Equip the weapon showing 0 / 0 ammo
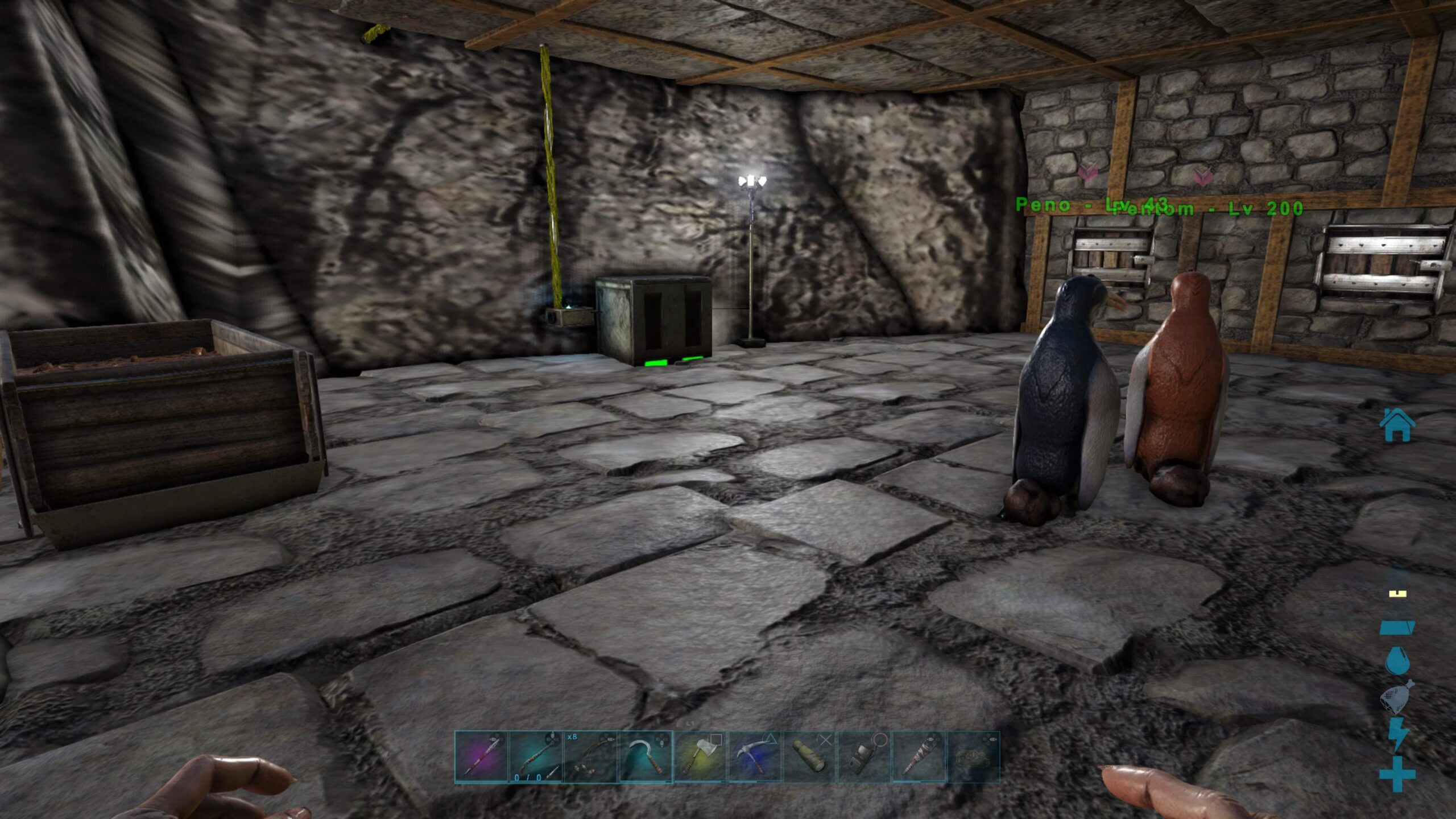This screenshot has height=819, width=1456. (536, 757)
